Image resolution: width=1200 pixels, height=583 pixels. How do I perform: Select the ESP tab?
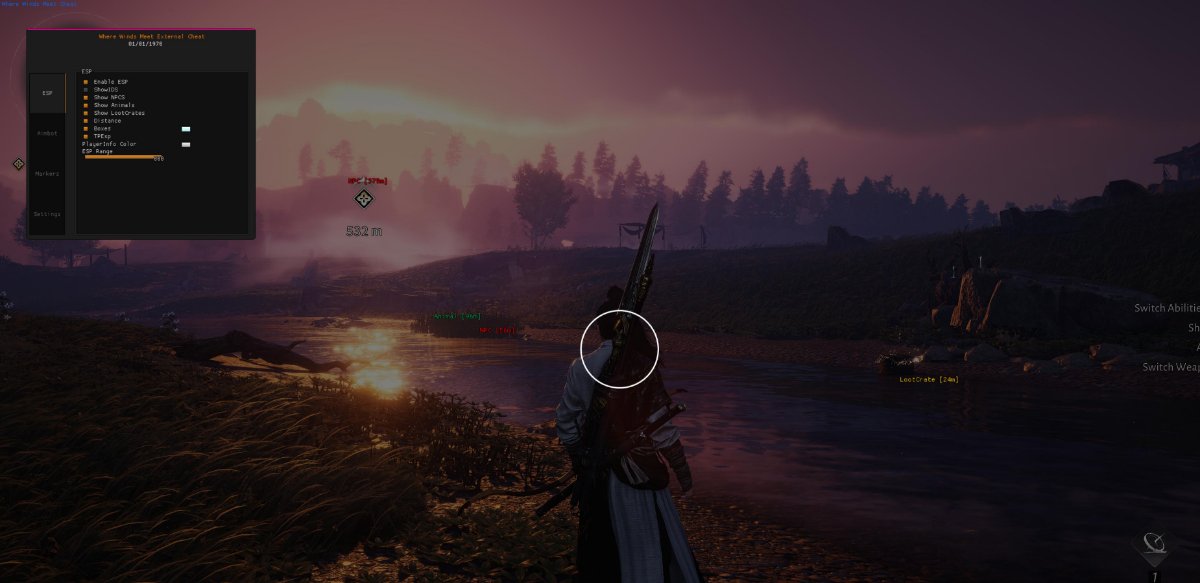[47, 92]
